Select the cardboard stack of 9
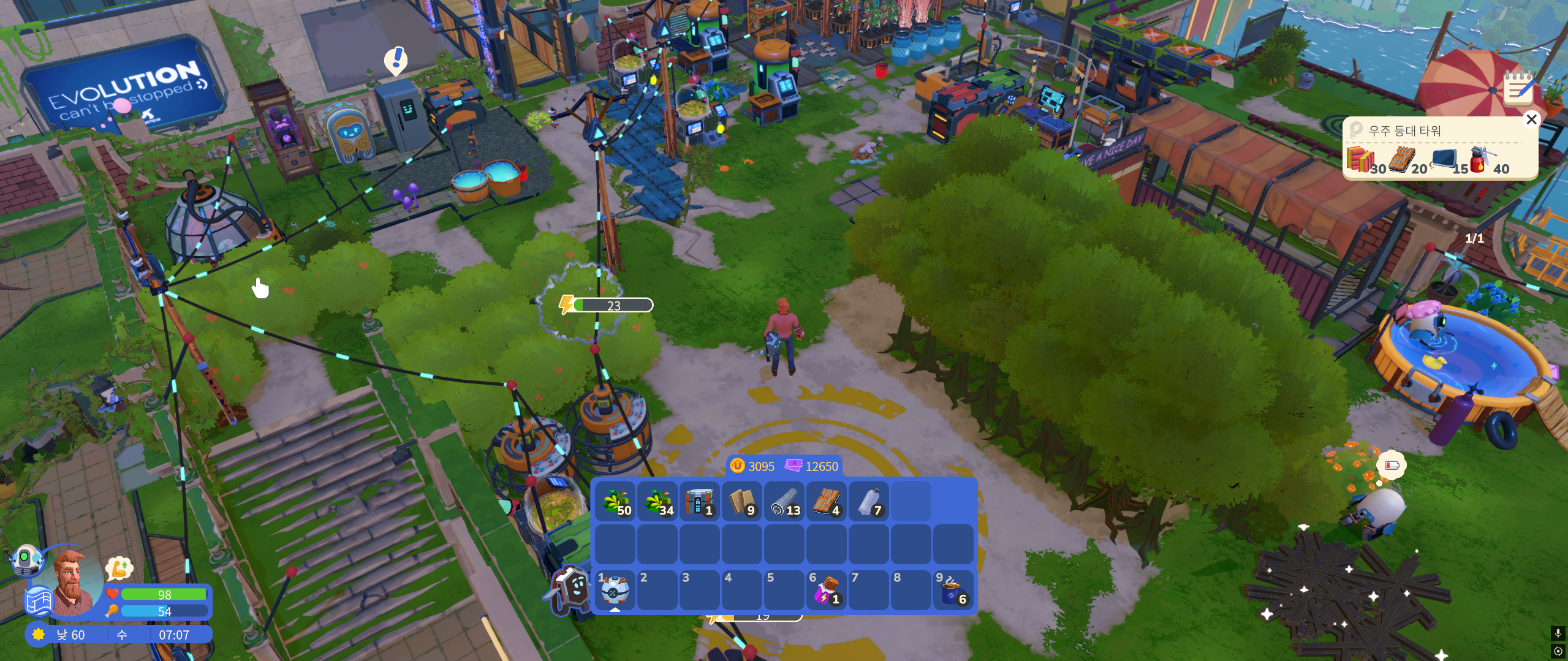Screen dimensions: 1568x661 pos(742,502)
